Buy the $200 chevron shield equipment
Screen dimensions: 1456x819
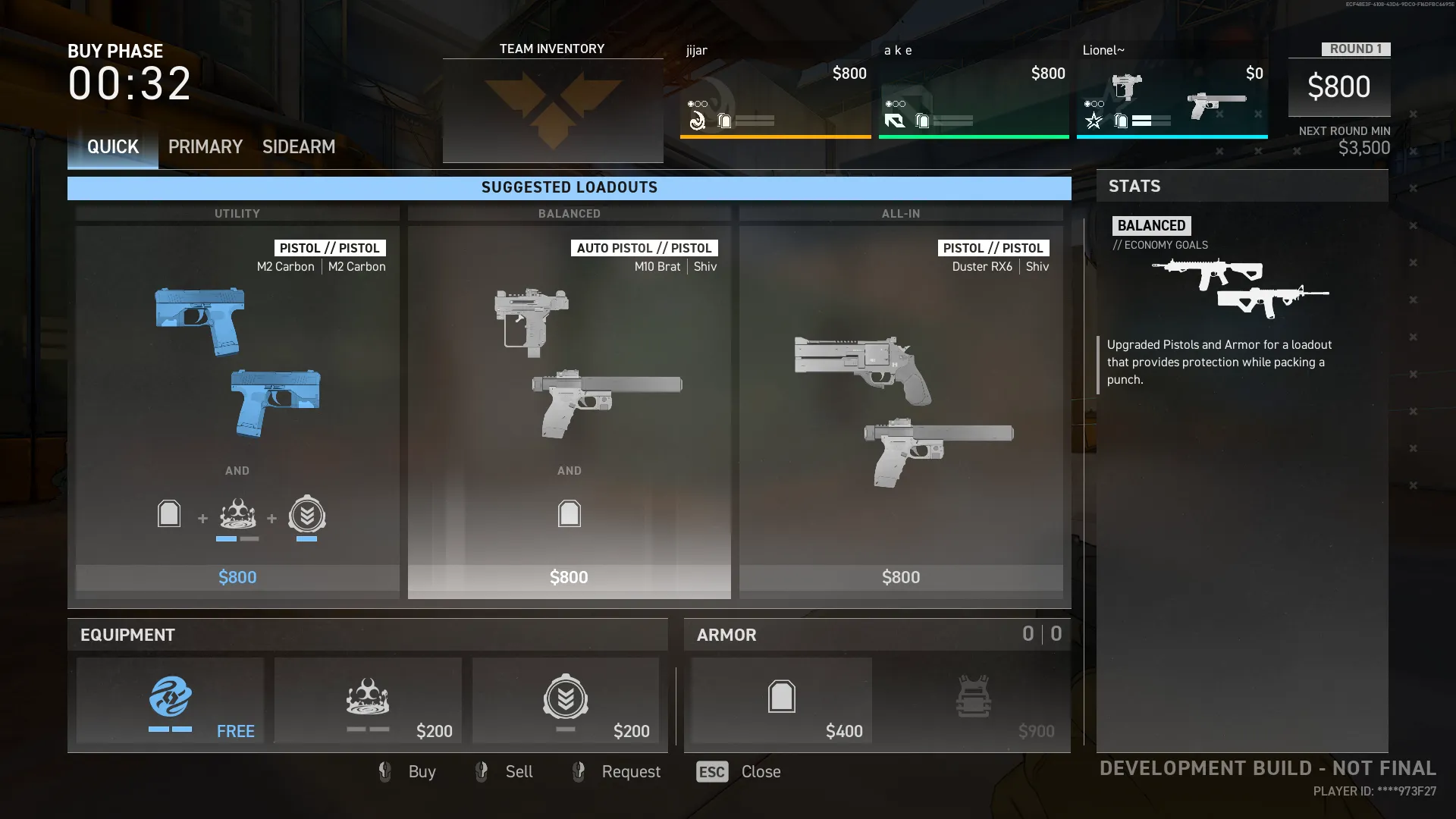(x=566, y=701)
